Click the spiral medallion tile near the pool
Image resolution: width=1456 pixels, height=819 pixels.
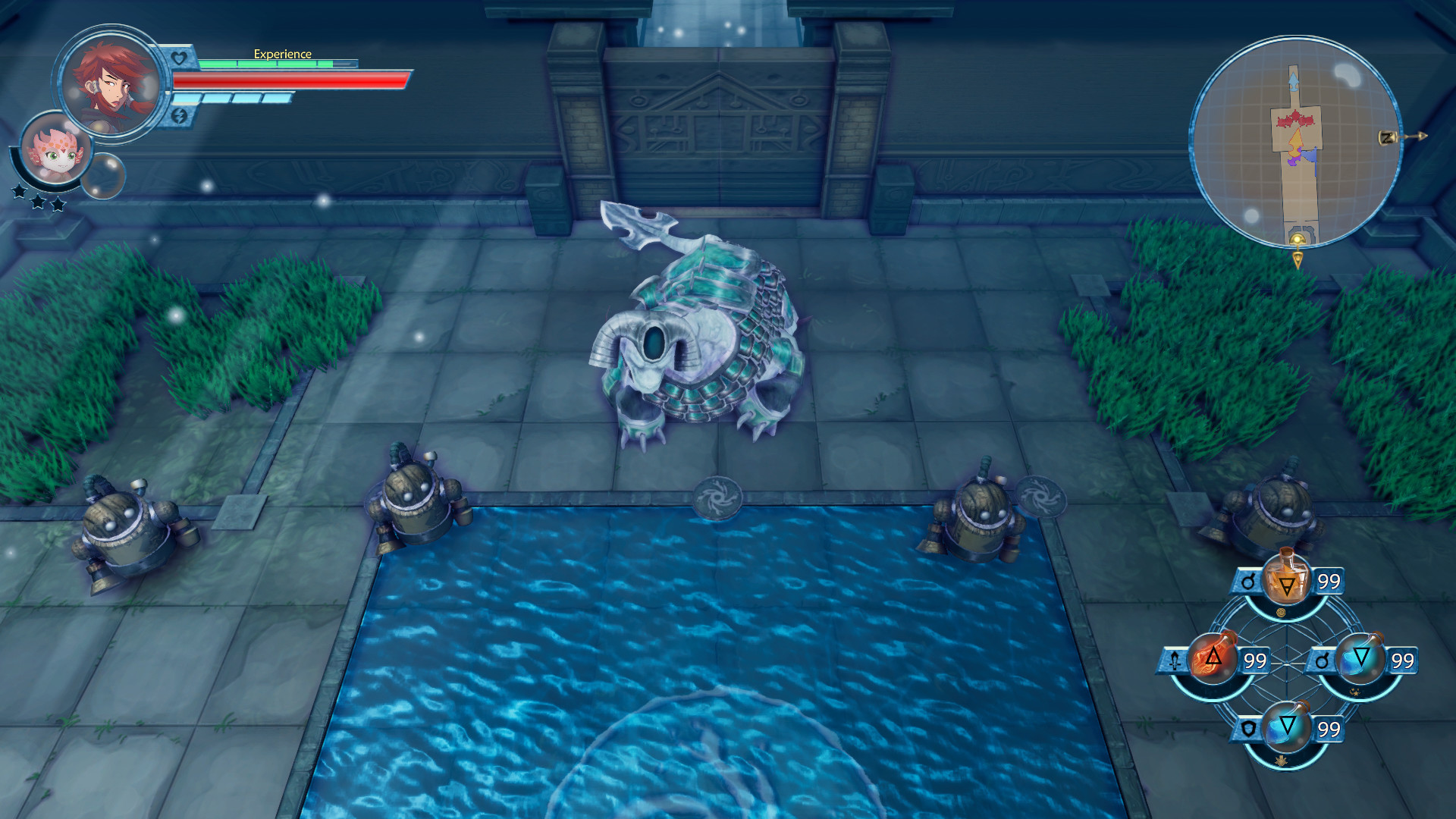(717, 497)
